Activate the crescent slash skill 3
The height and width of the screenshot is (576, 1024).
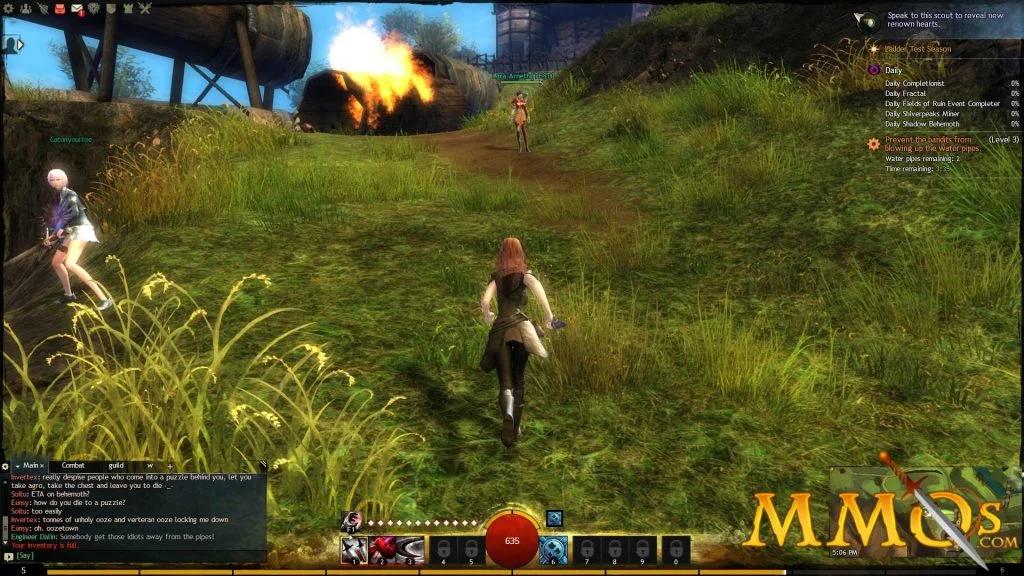pos(408,550)
